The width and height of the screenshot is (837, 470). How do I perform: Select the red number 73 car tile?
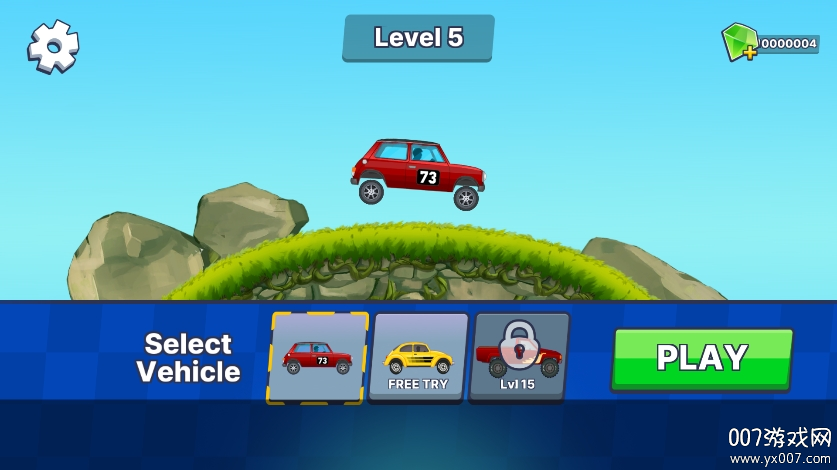(317, 357)
